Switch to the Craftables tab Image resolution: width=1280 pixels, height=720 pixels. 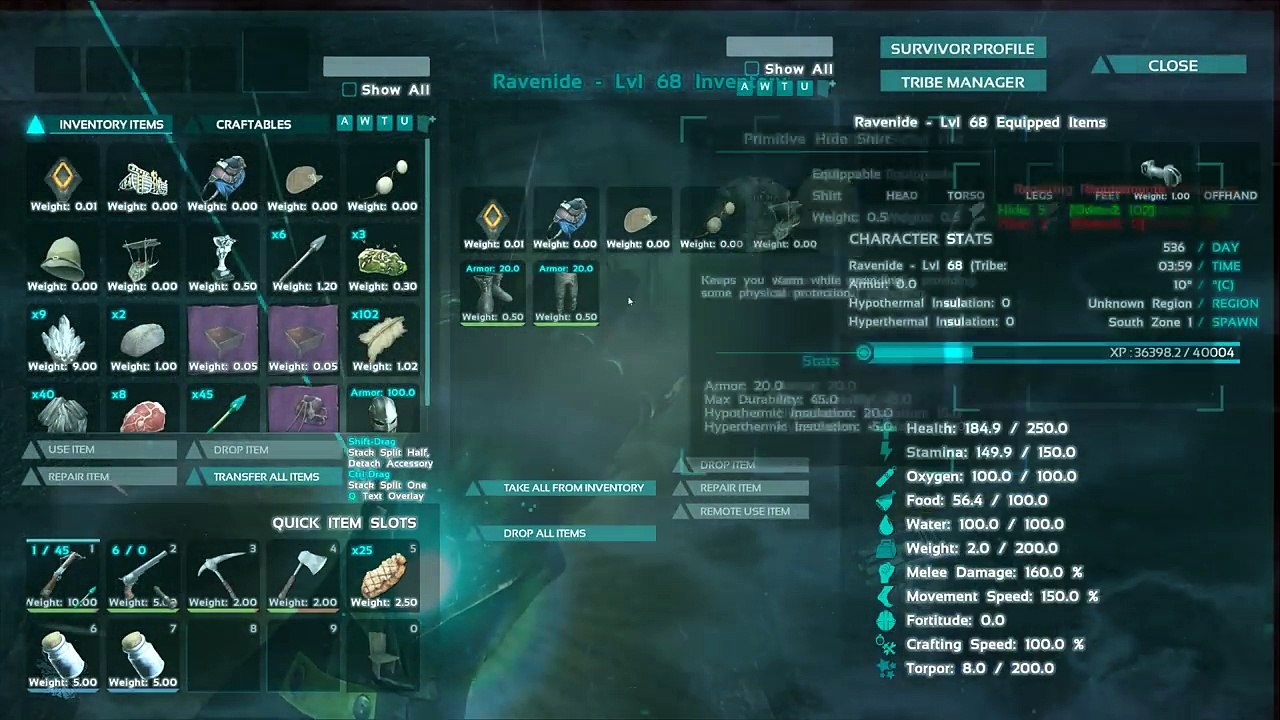(x=253, y=125)
